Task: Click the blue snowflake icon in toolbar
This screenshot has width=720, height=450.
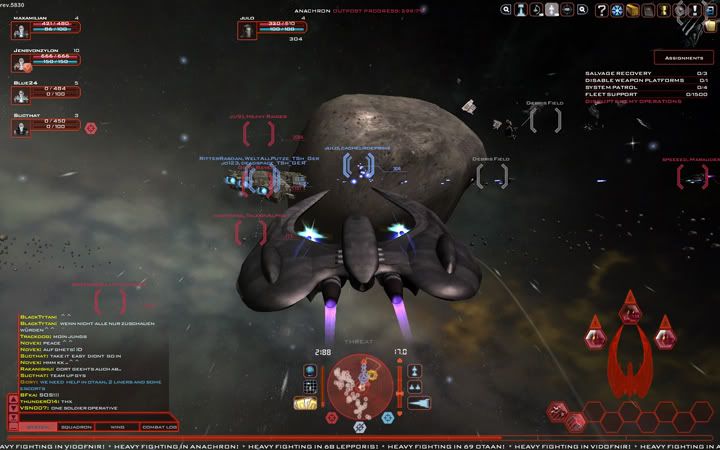Action: pos(616,11)
